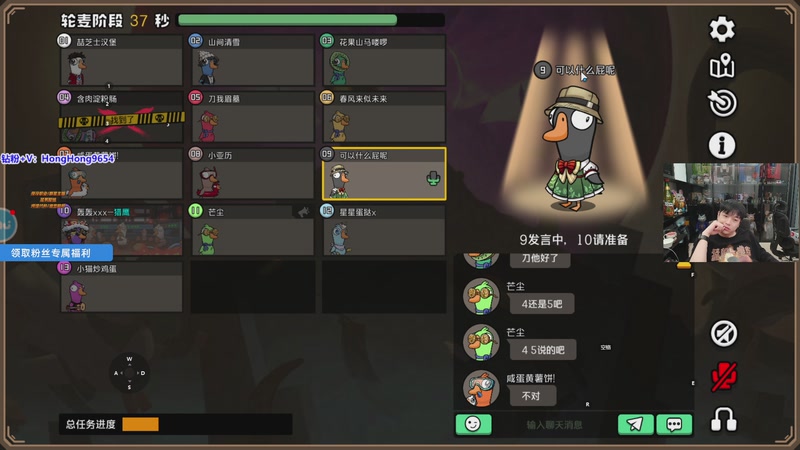Select highlighted player 09 可以什么屁呢 card
This screenshot has height=450, width=800.
click(383, 174)
